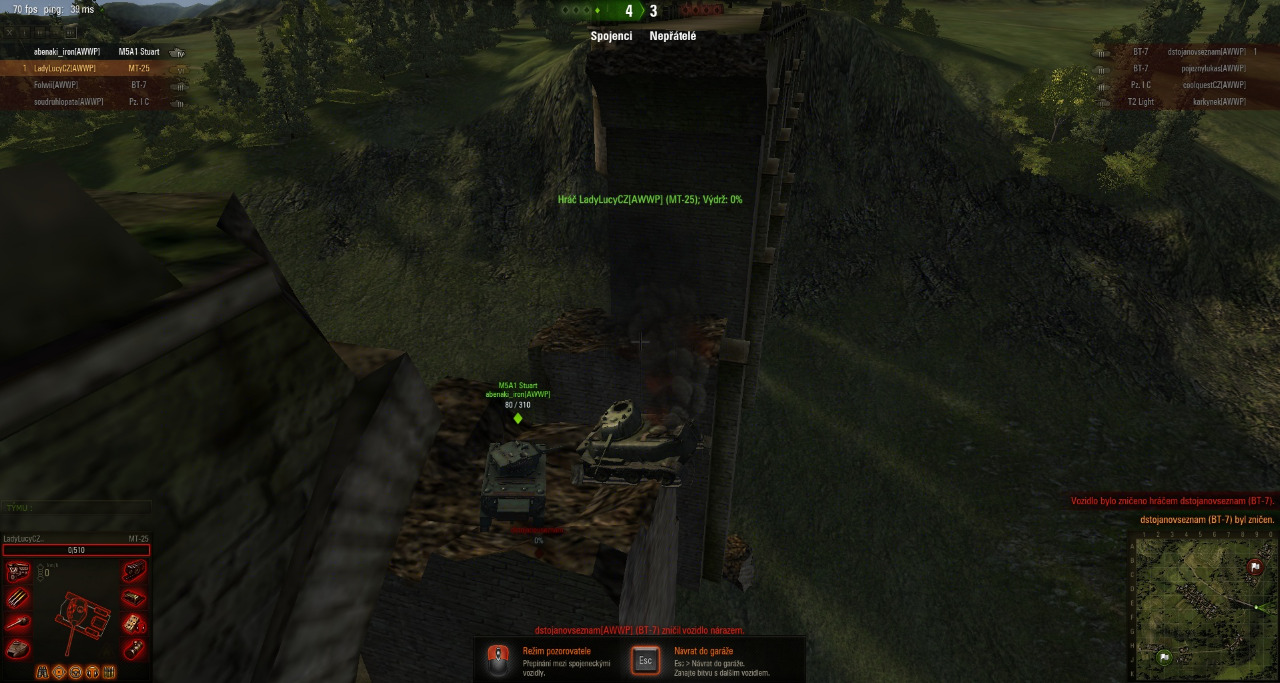Click enemy dstojanovseznam's BT-7 row

click(x=1188, y=51)
